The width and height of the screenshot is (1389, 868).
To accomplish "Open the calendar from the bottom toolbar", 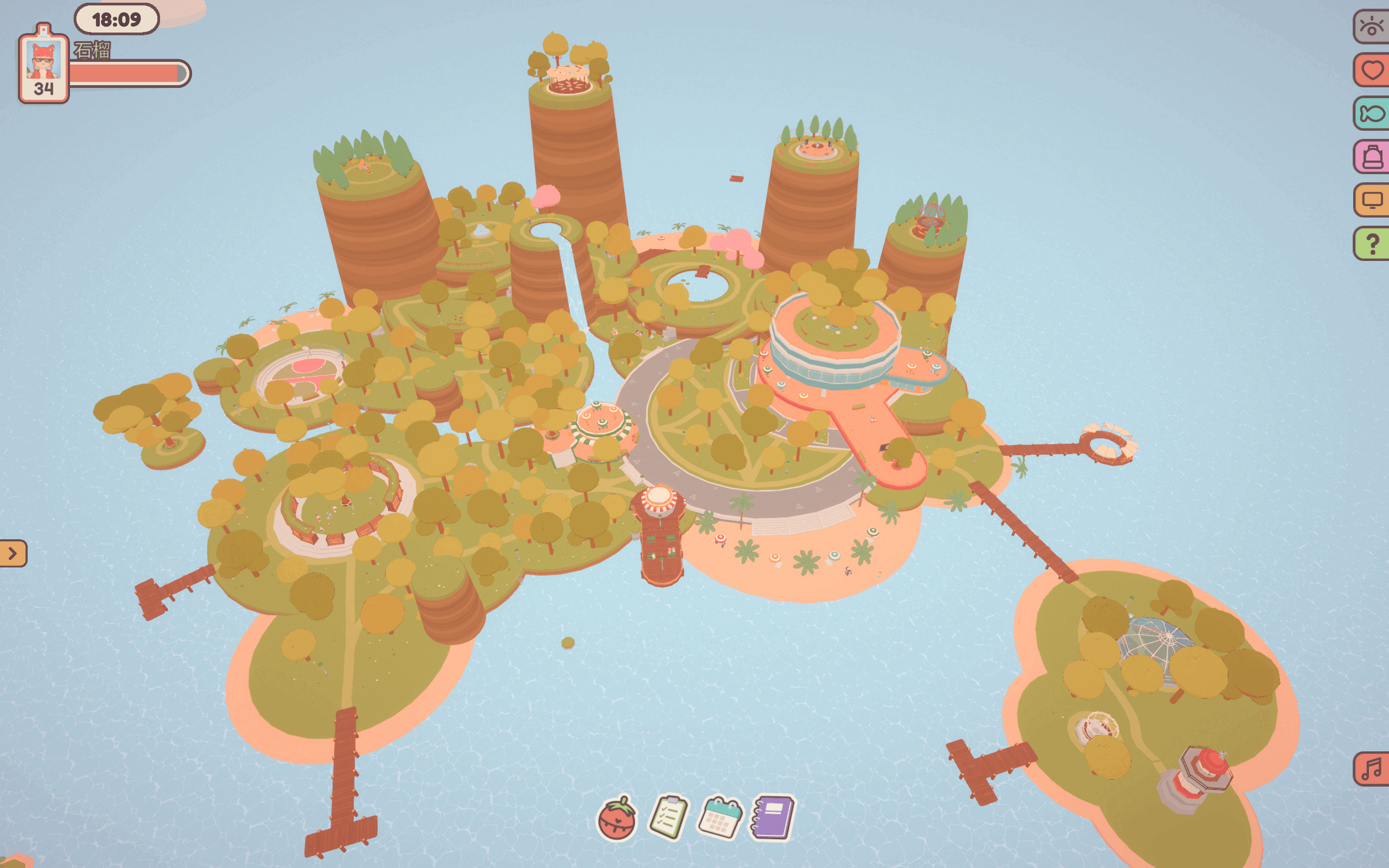I will click(720, 818).
